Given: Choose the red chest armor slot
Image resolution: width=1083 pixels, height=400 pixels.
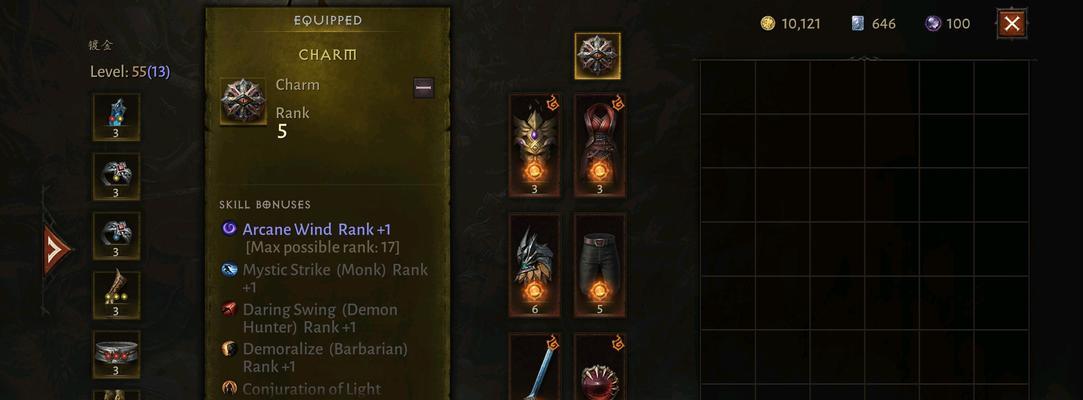Looking at the screenshot, I should [x=600, y=145].
